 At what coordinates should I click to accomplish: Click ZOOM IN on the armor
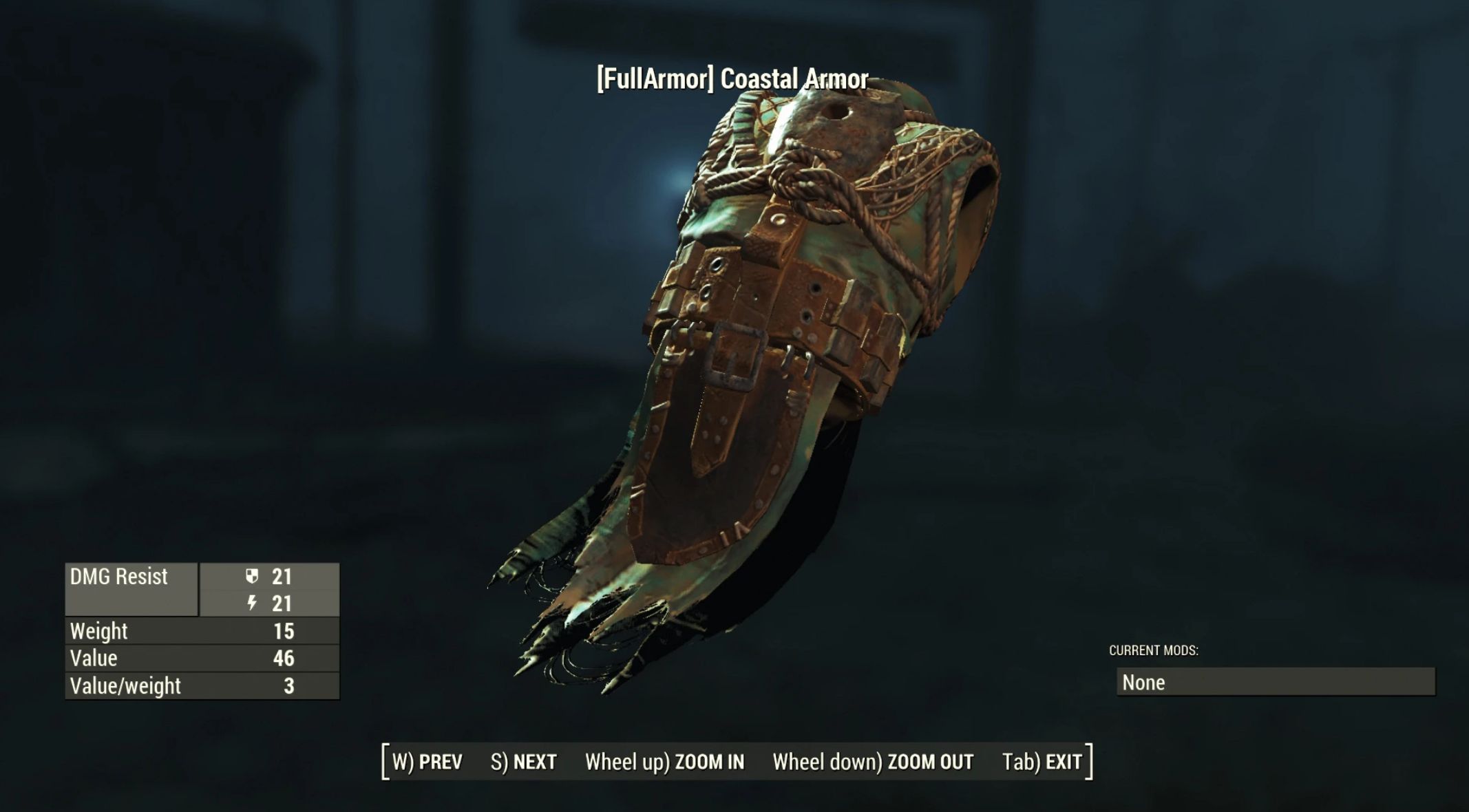coord(664,762)
